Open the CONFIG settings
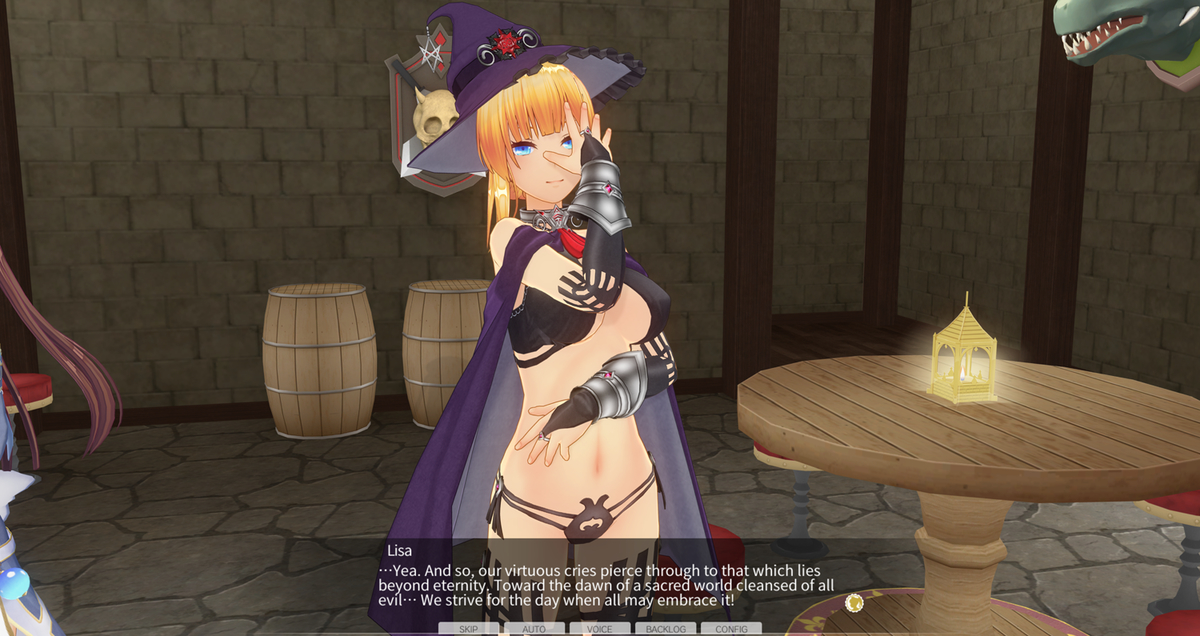 [x=731, y=629]
